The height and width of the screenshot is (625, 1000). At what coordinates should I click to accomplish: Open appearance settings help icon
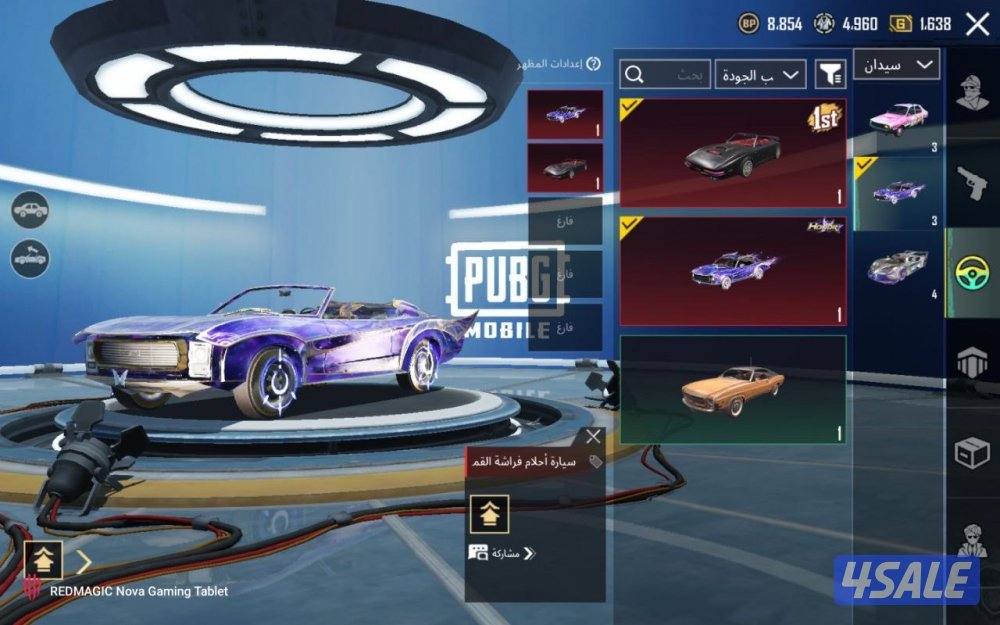coord(593,64)
